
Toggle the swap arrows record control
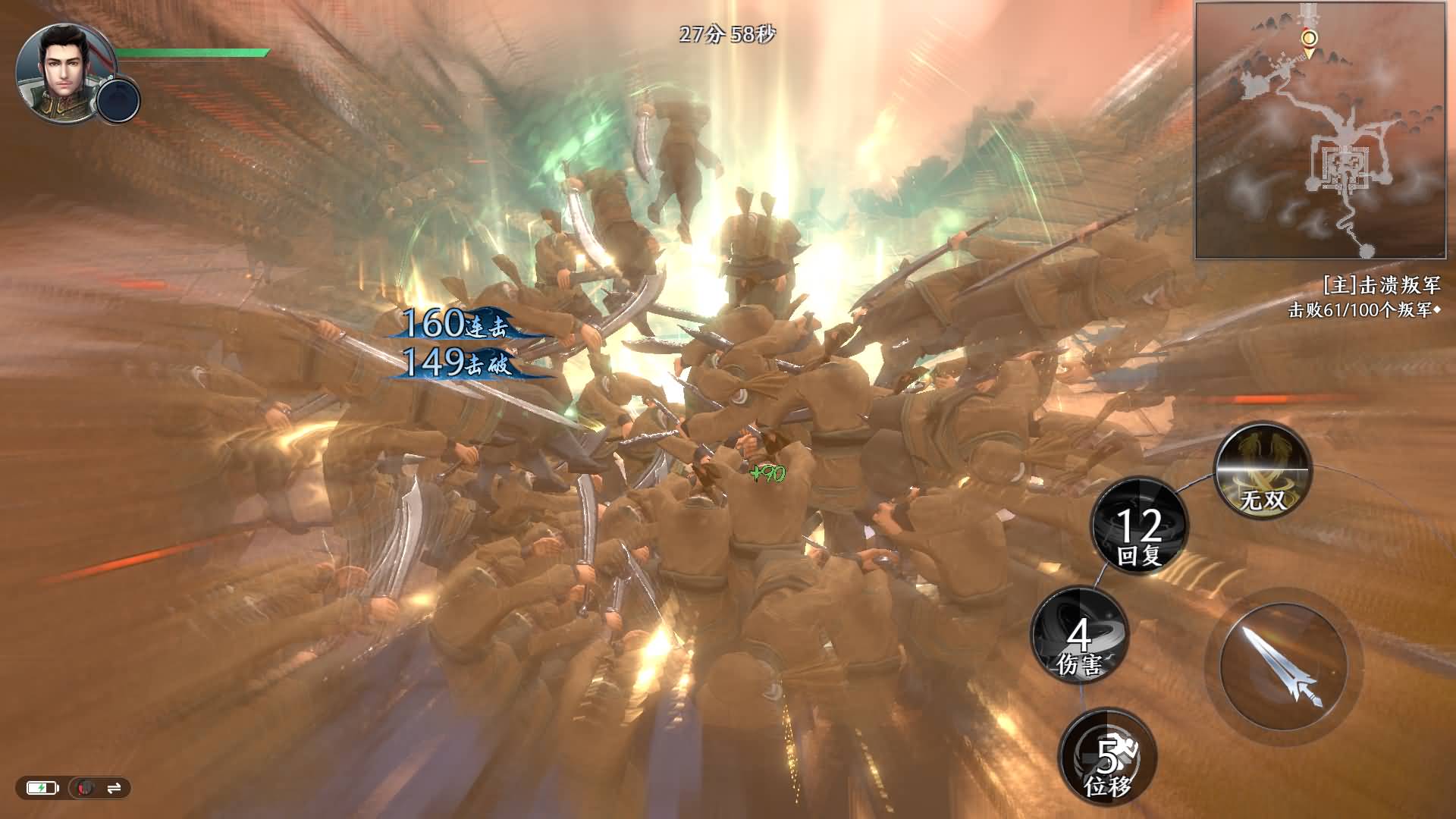pos(114,789)
